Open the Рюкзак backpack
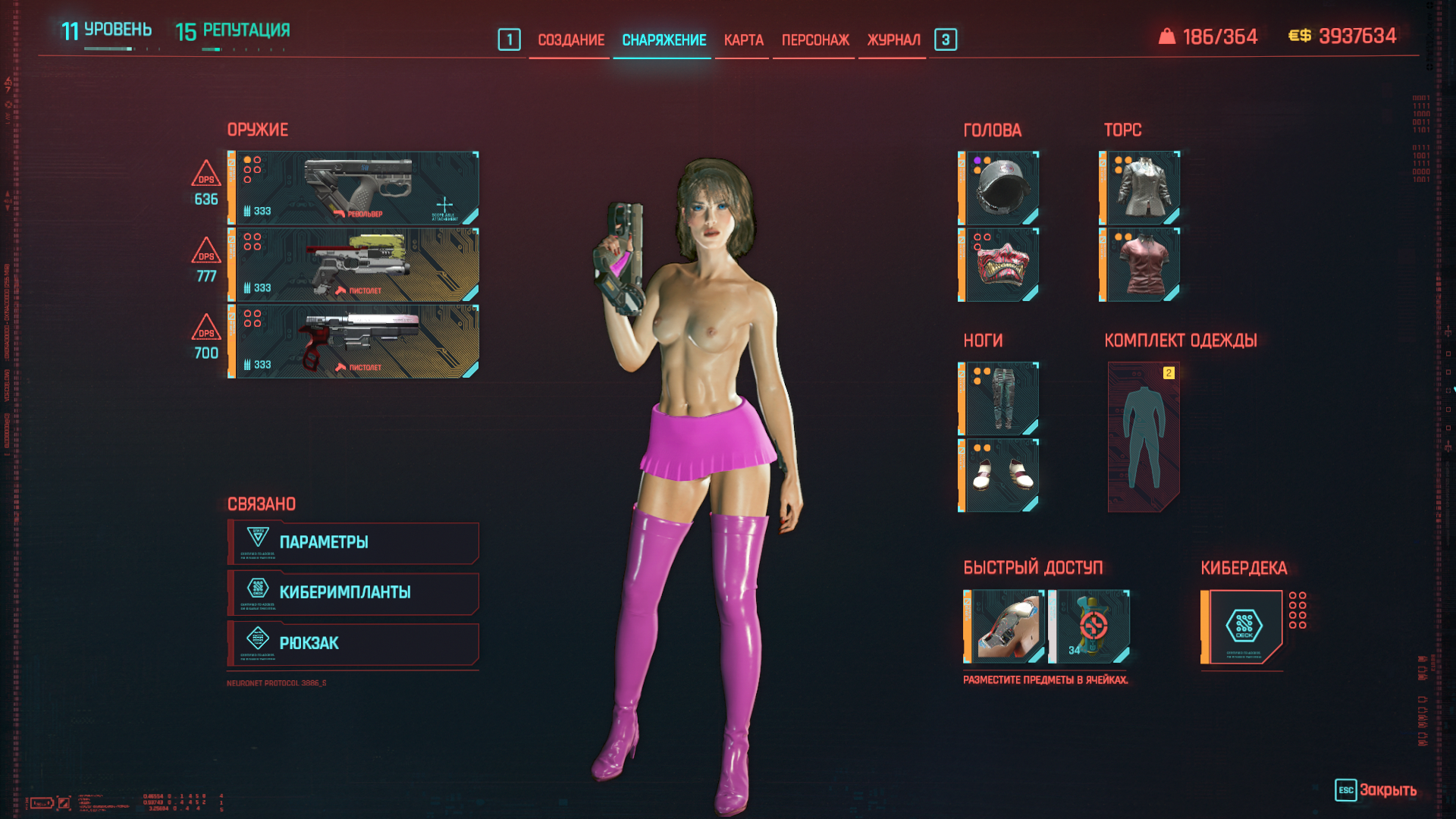Image resolution: width=1456 pixels, height=819 pixels. (353, 643)
